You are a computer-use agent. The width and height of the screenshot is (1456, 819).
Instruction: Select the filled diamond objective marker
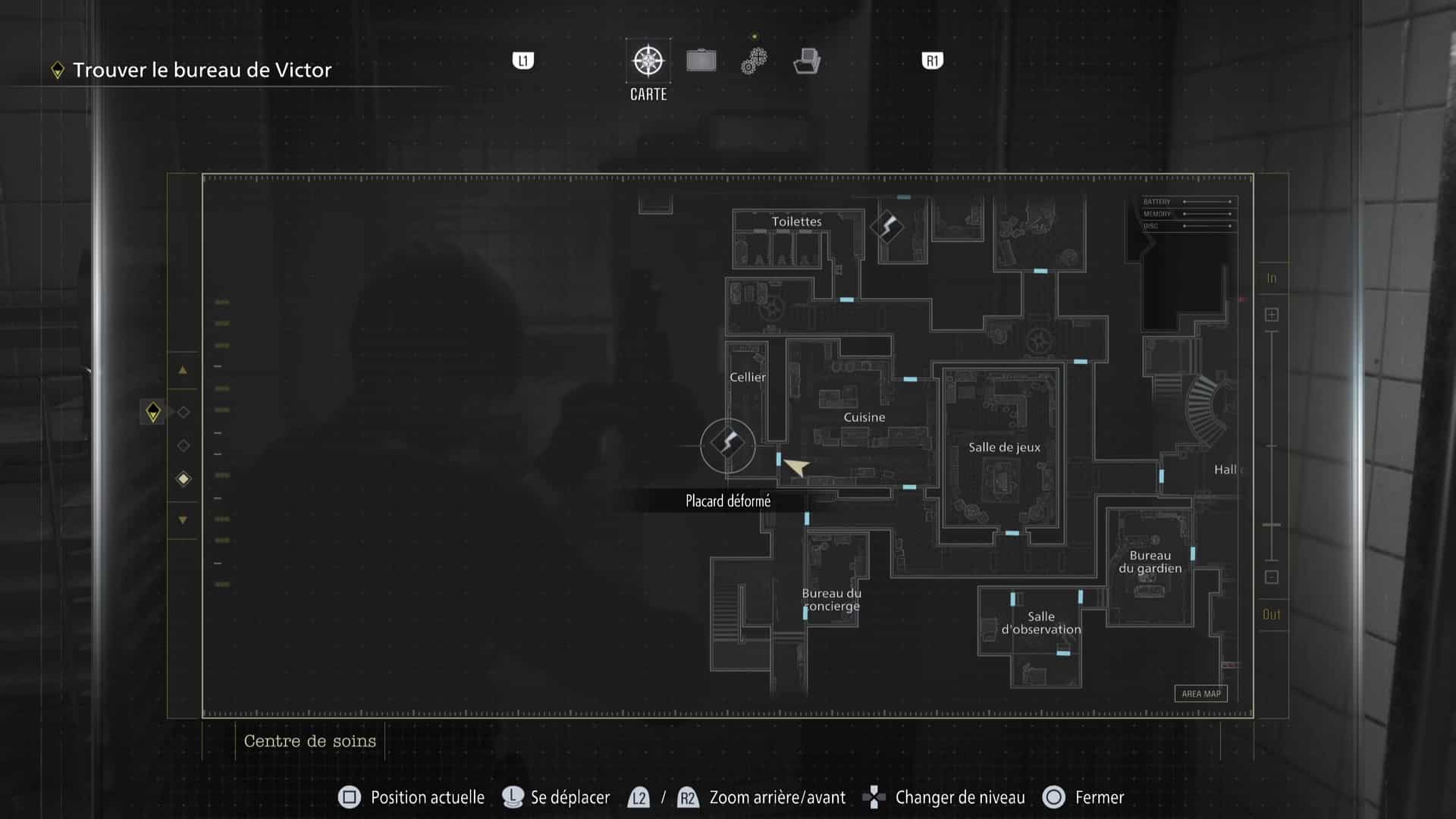point(182,479)
